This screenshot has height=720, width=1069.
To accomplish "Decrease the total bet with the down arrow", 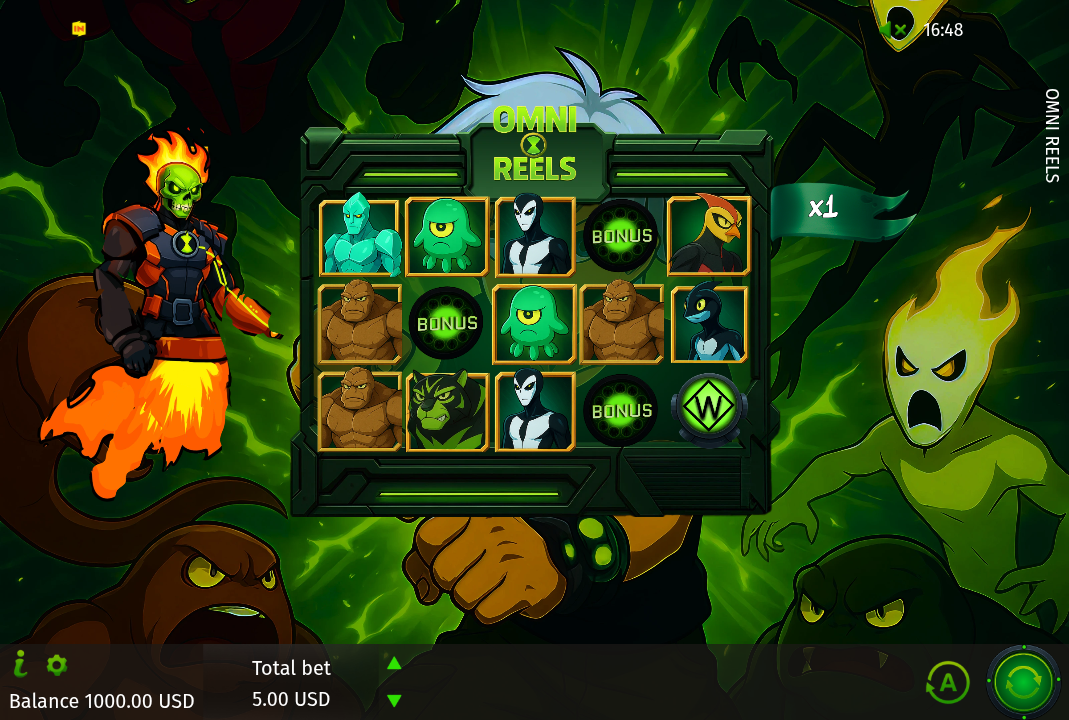I will click(x=394, y=700).
